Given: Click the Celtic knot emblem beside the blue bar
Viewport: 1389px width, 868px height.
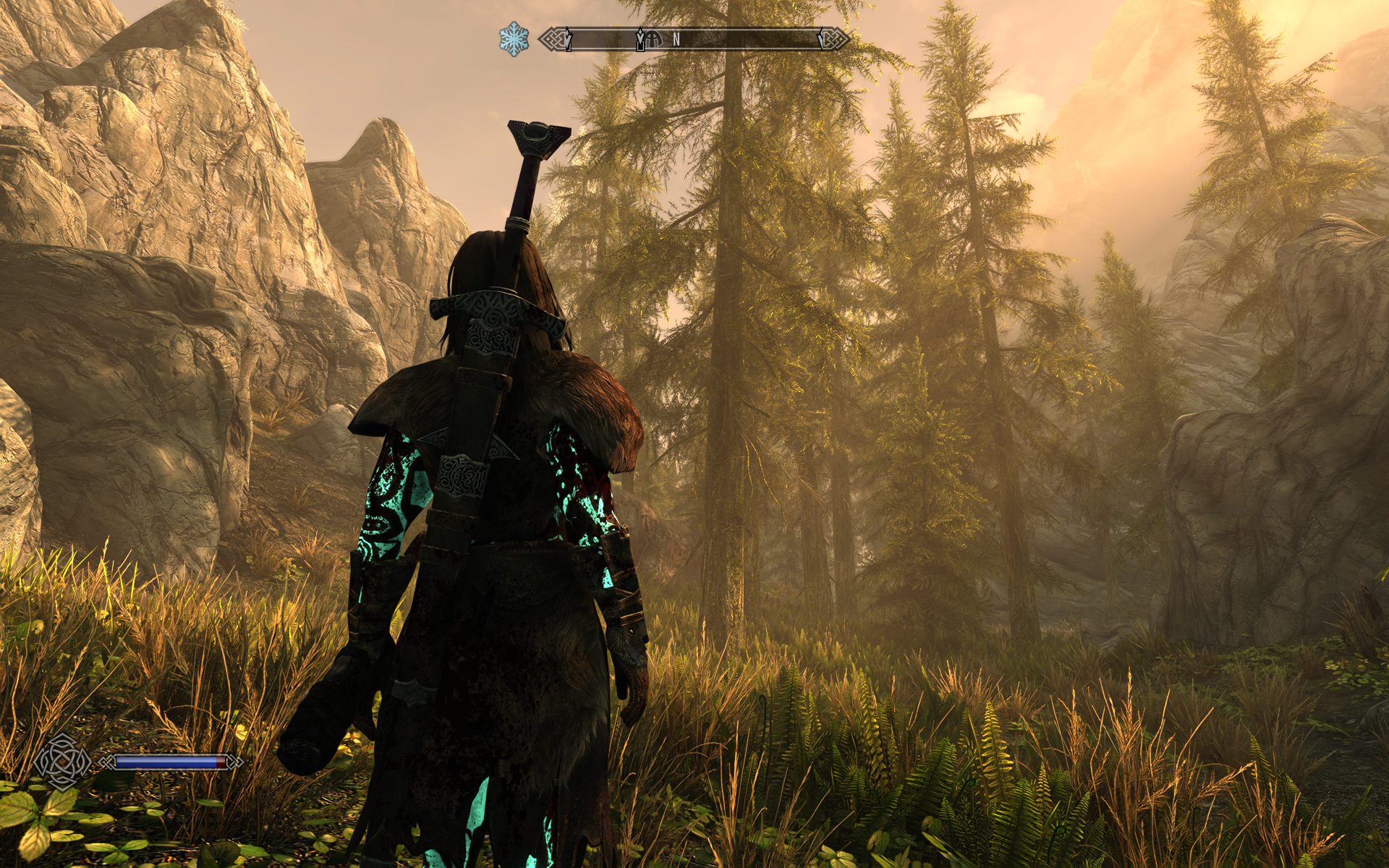Looking at the screenshot, I should [62, 762].
